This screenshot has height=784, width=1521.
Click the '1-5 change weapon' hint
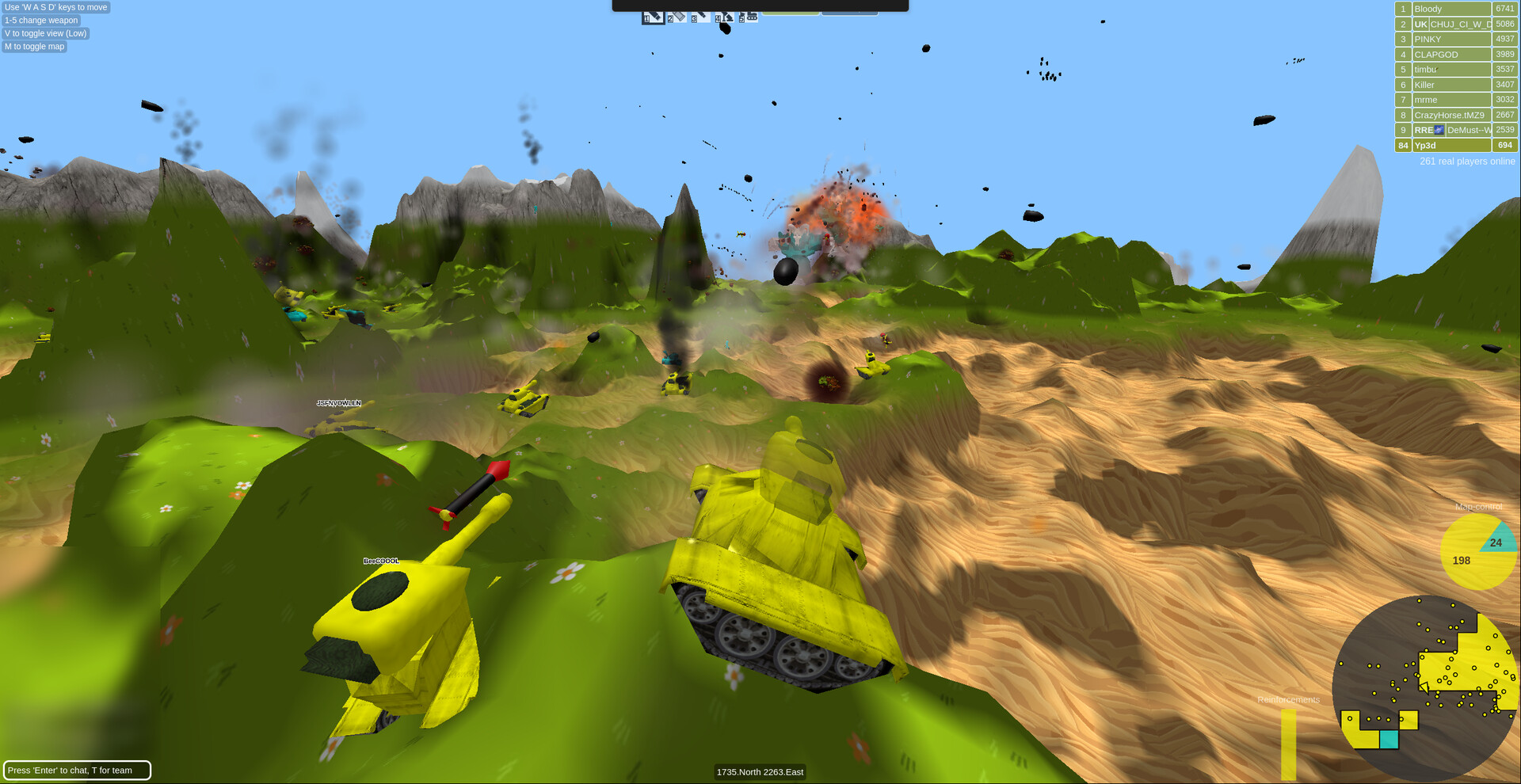40,20
